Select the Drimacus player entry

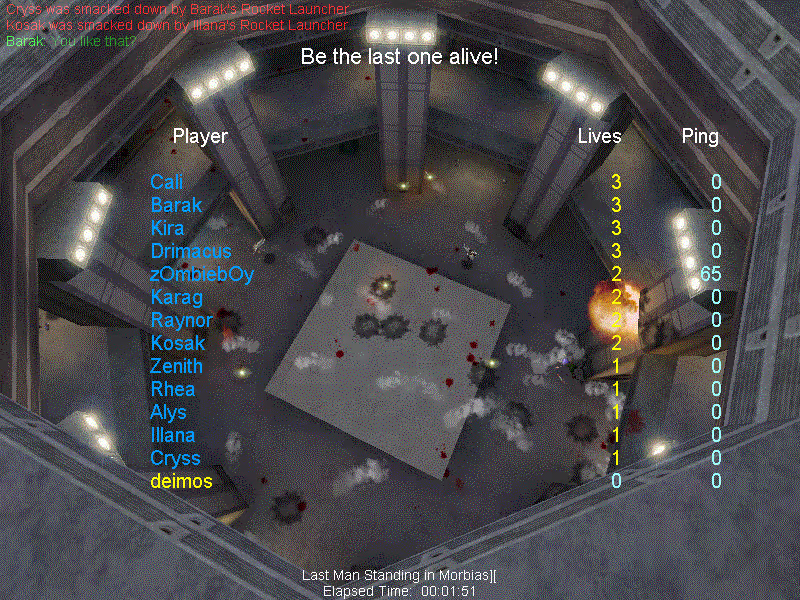coord(190,251)
